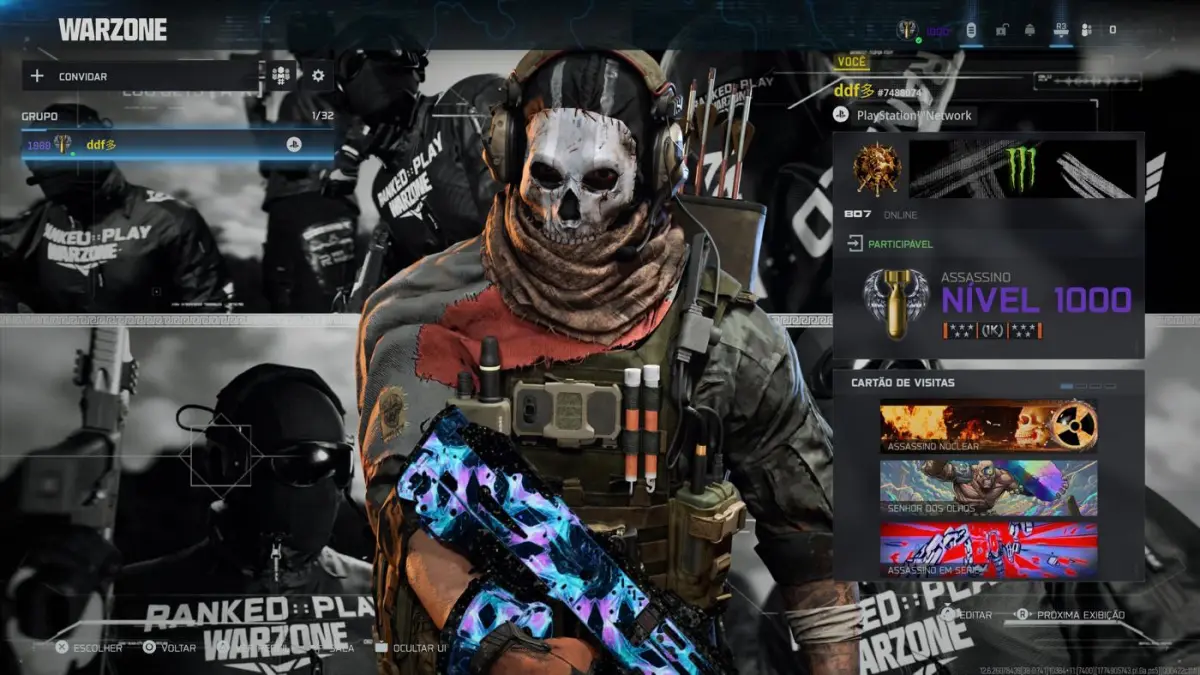Choose the Assassino Nuclear calling card
Viewport: 1200px width, 675px height.
point(988,427)
